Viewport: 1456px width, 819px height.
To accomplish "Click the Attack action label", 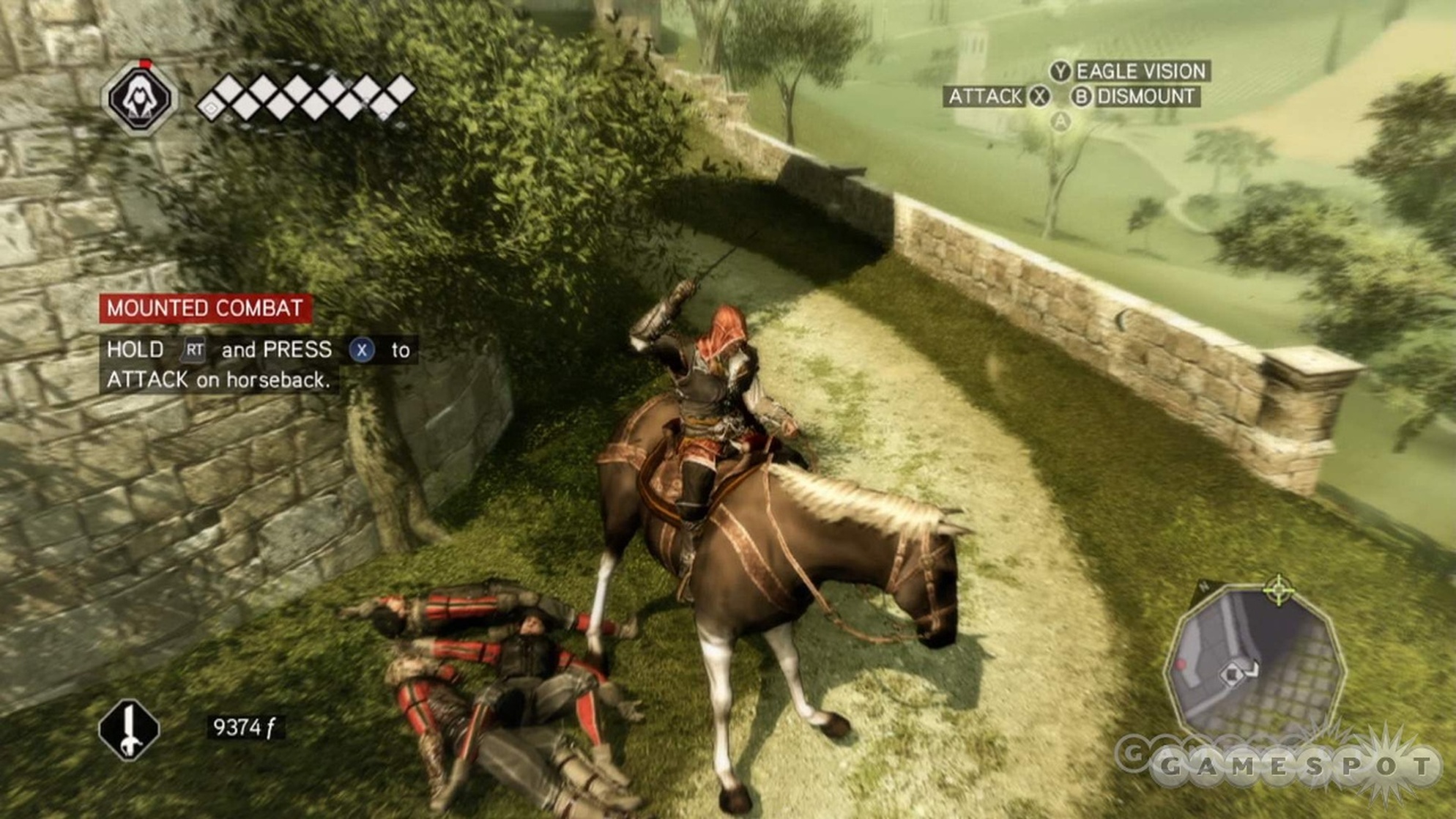I will tap(987, 96).
